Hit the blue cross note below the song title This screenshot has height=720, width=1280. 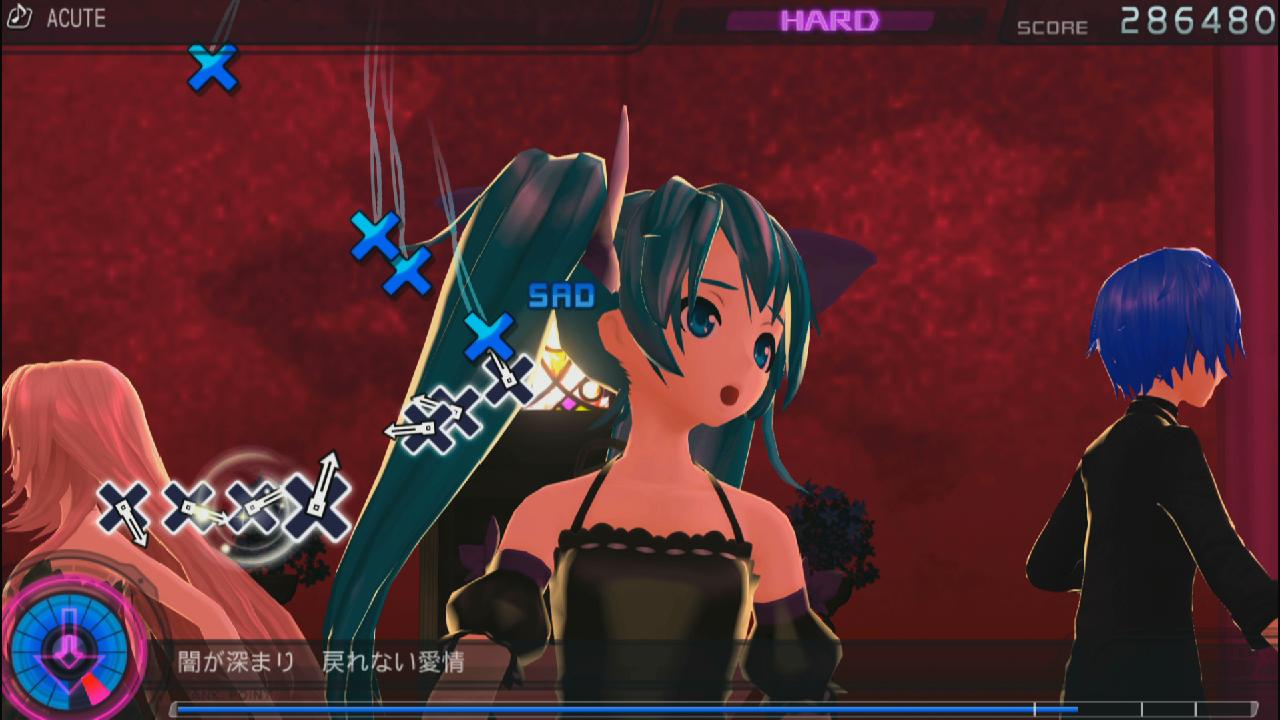tap(213, 68)
